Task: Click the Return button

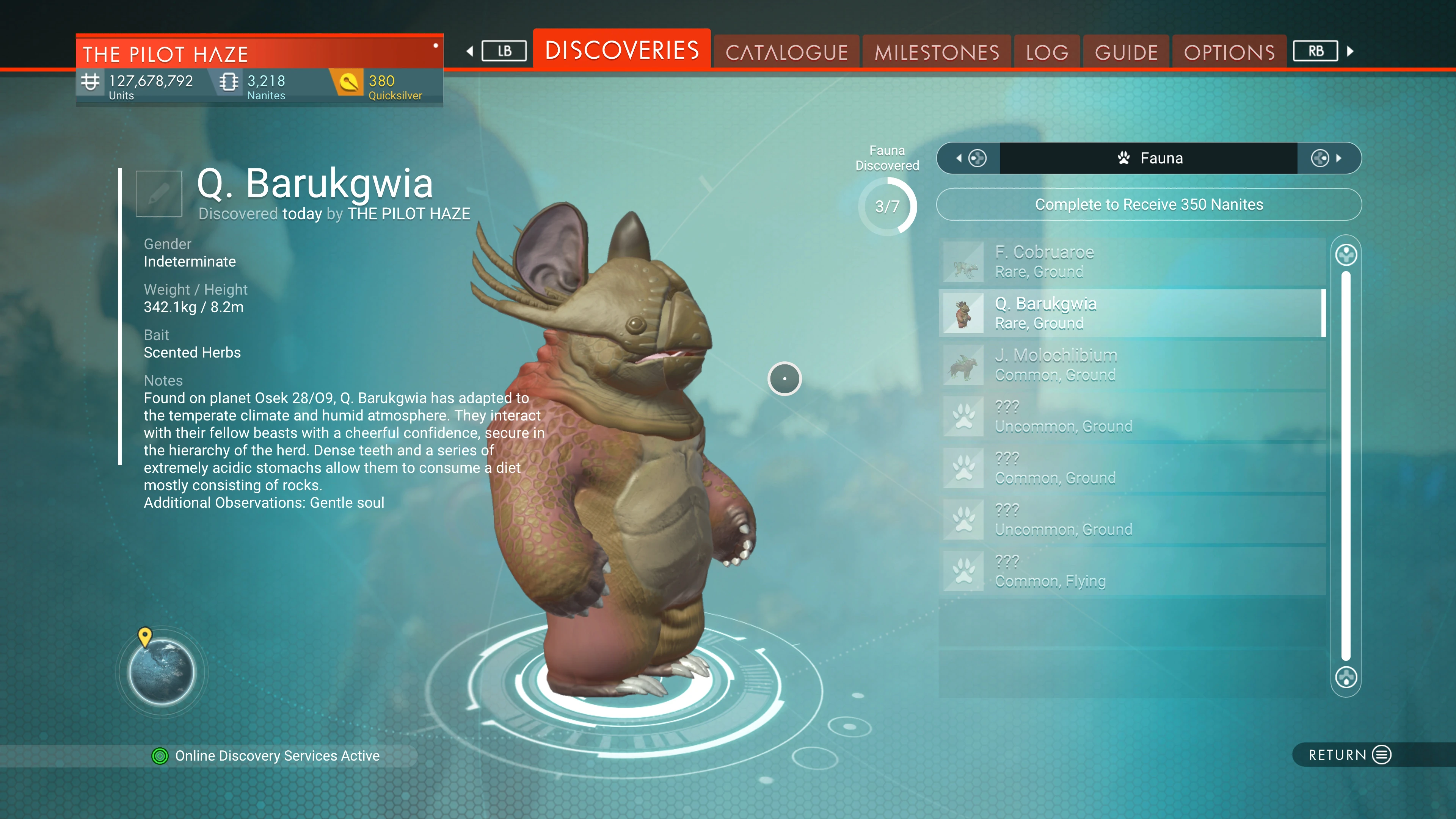Action: point(1349,755)
